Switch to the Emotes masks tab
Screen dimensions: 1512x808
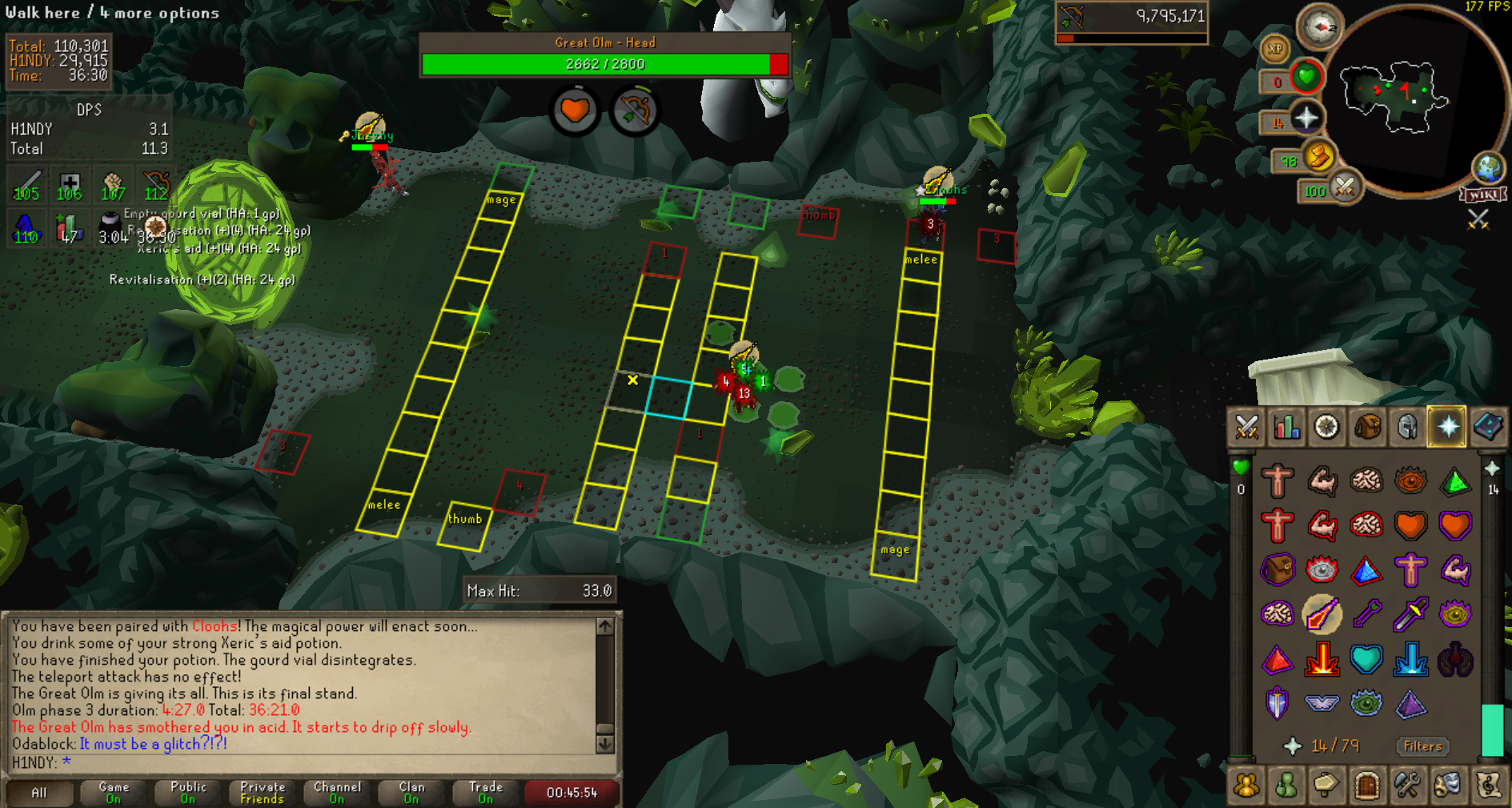(1447, 785)
